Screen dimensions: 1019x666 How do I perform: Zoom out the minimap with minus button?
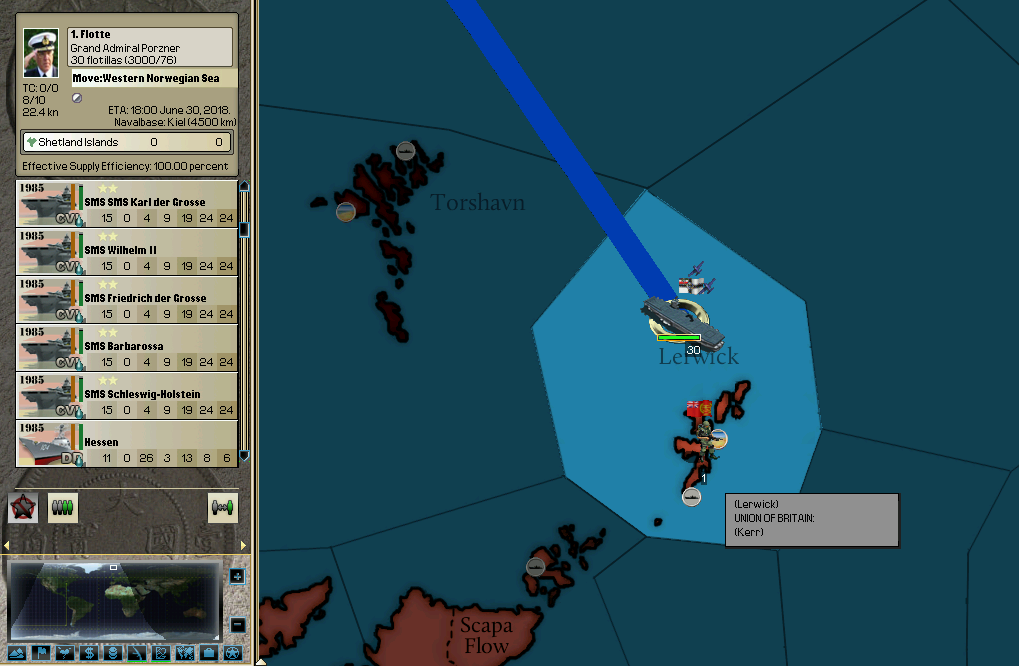[x=237, y=625]
